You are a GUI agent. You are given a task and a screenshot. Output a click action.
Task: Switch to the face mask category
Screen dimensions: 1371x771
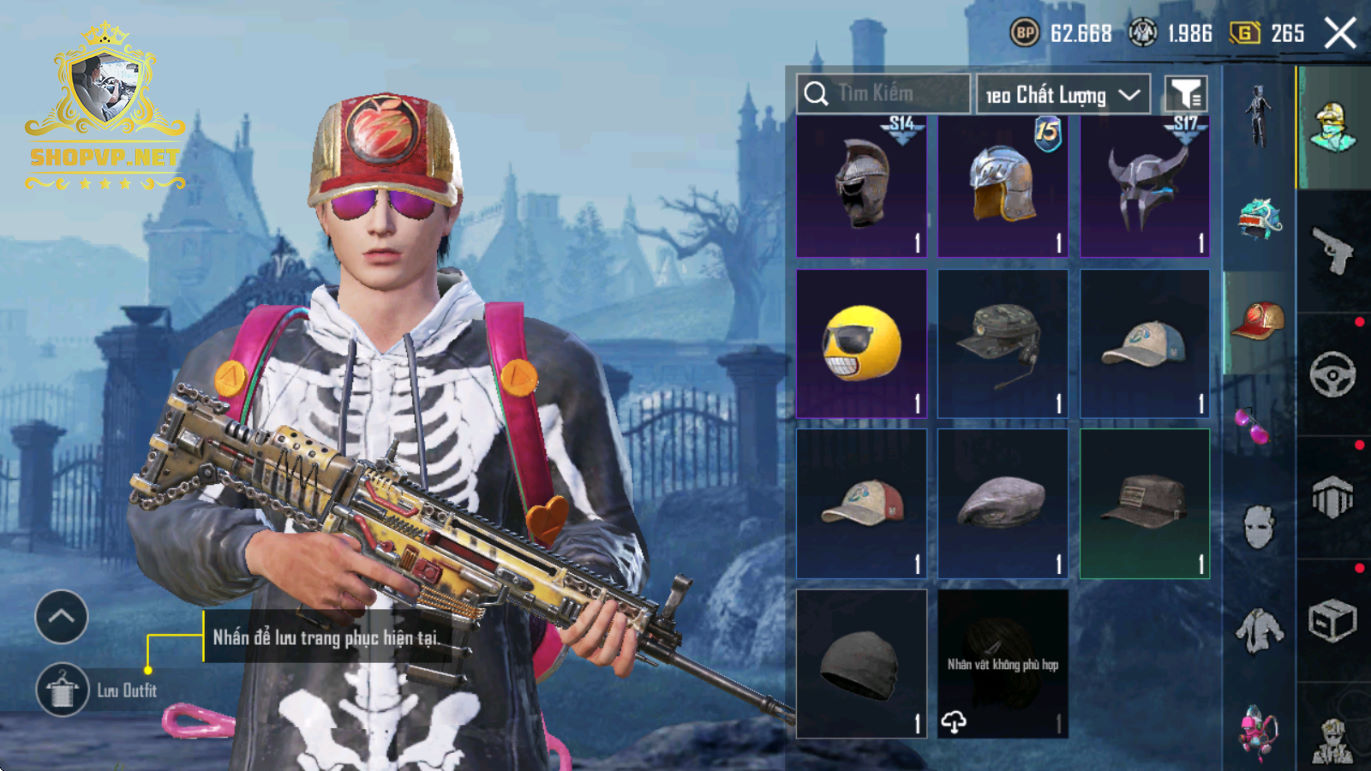1258,526
